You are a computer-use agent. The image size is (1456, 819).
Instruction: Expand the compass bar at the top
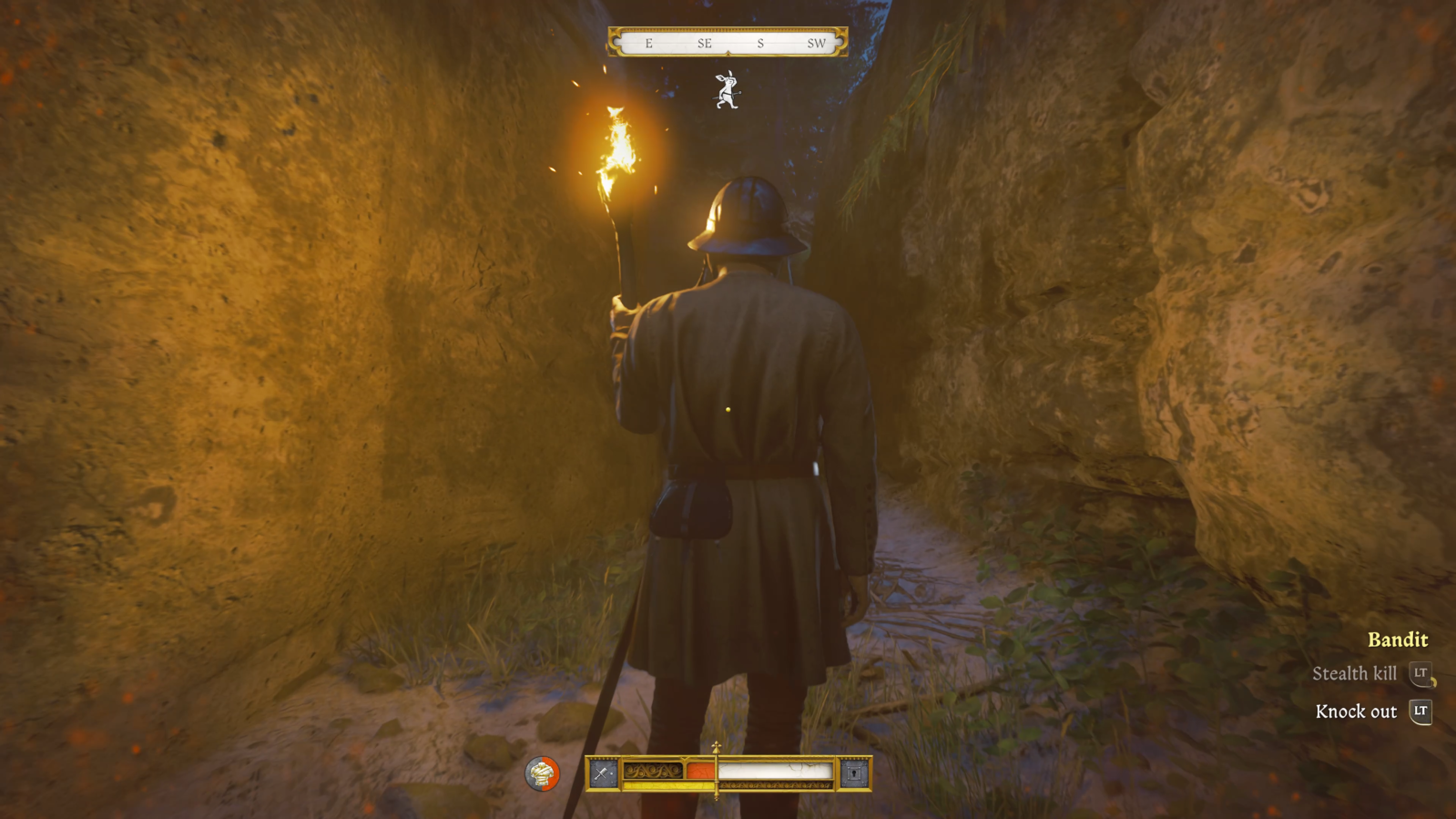[728, 42]
